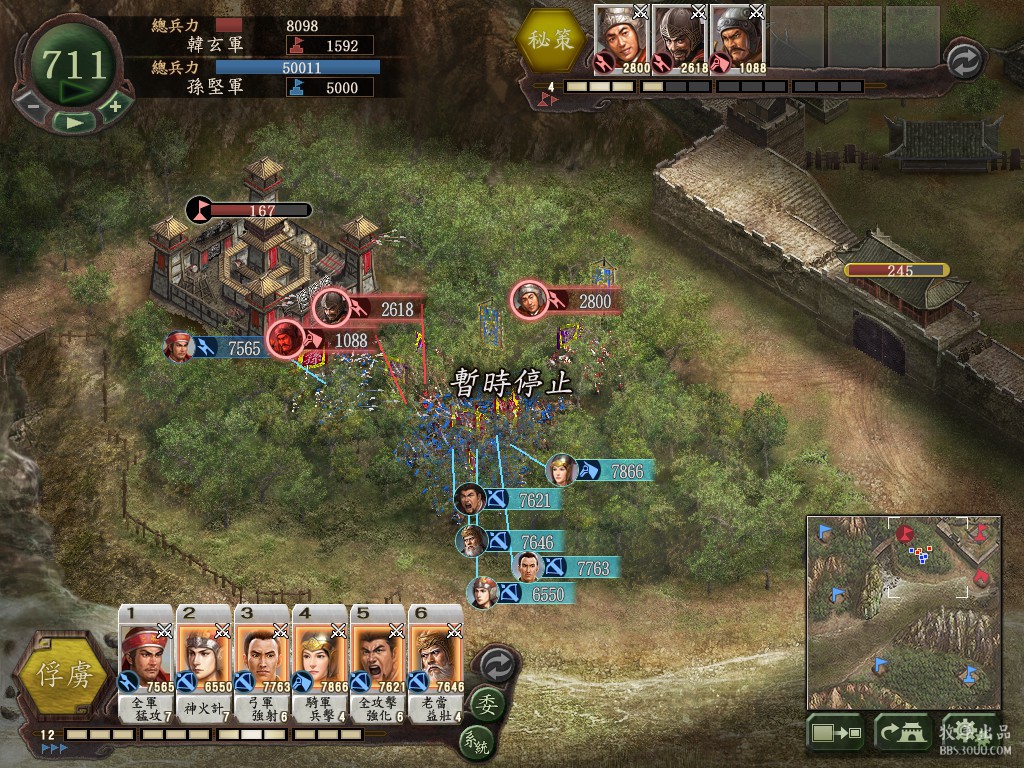Choose officer card 2 with 神火計 tactic

click(x=204, y=663)
